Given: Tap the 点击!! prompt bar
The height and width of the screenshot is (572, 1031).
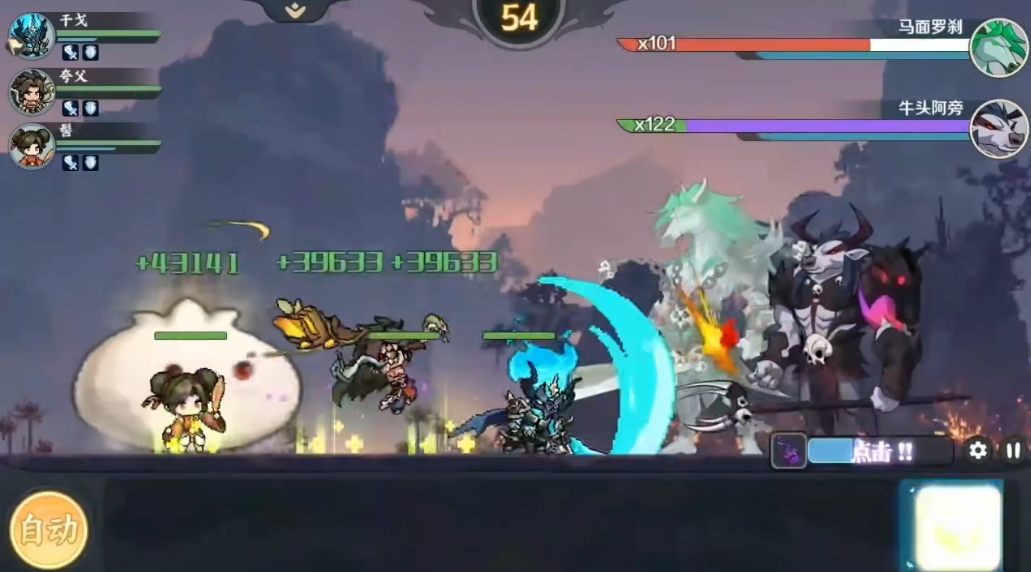Looking at the screenshot, I should point(880,452).
